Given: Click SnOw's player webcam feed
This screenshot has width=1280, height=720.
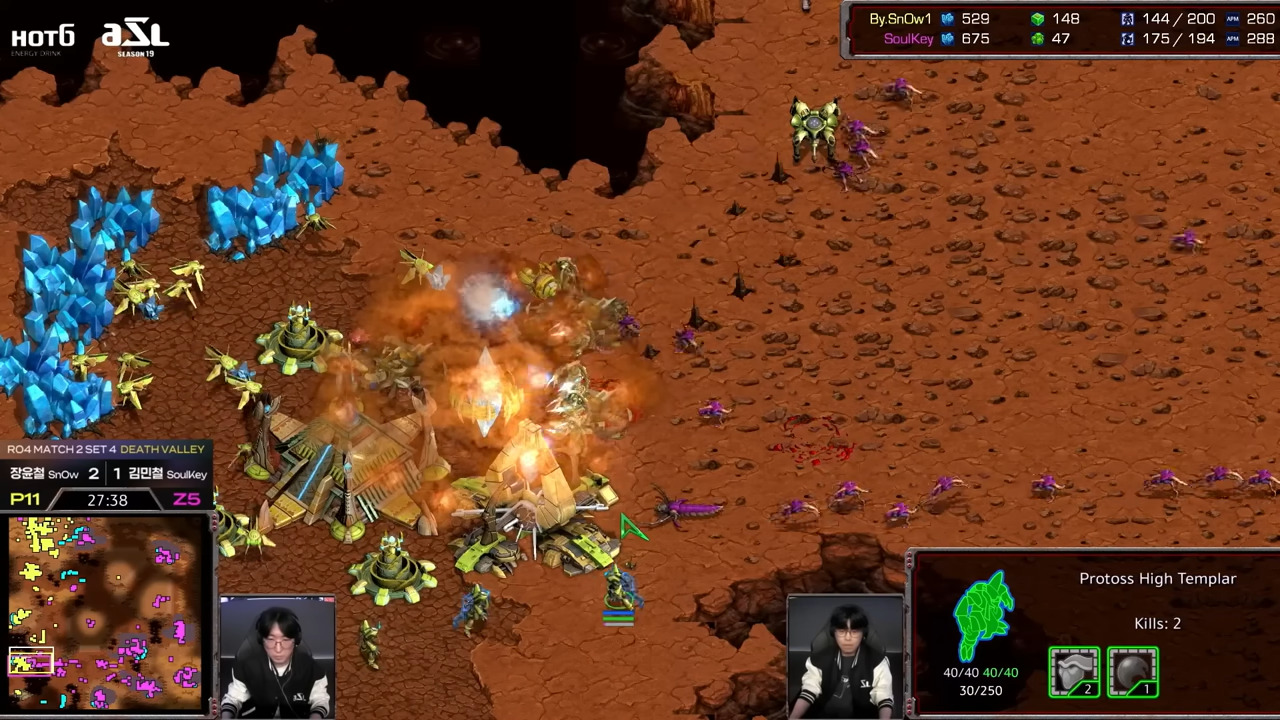Looking at the screenshot, I should tap(277, 657).
